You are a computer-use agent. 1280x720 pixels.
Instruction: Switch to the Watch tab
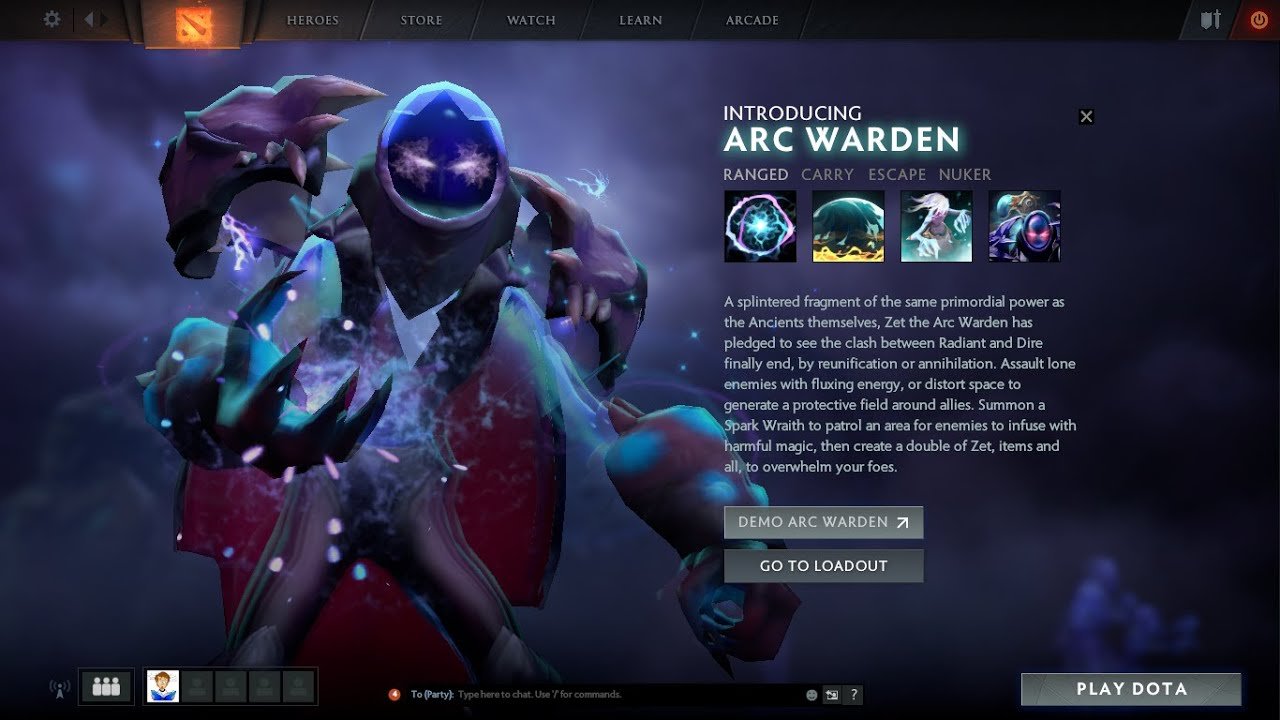pyautogui.click(x=531, y=20)
